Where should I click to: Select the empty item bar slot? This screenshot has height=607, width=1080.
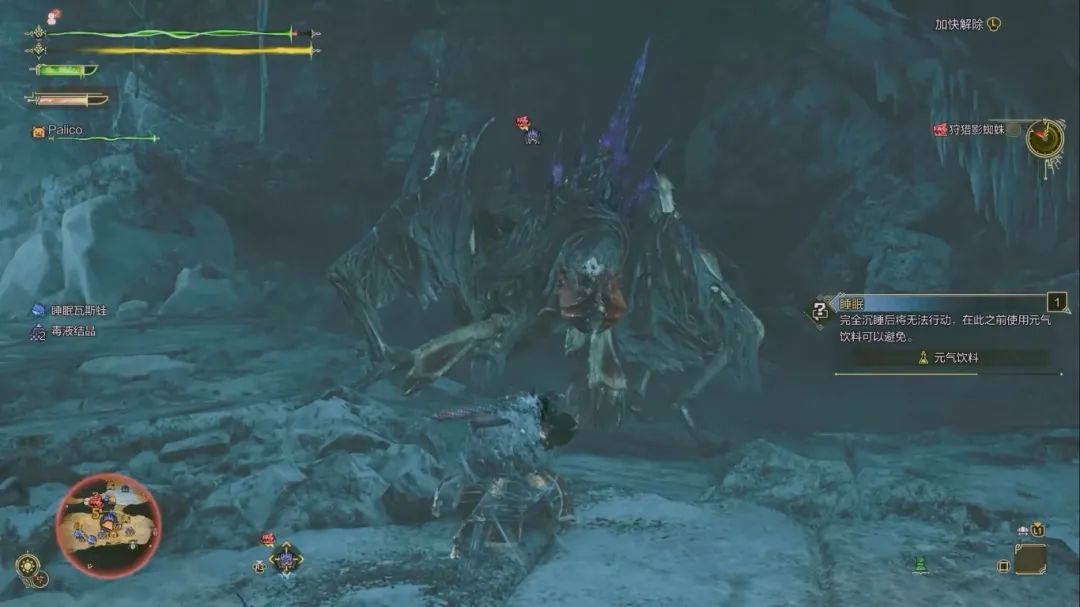[x=1029, y=559]
